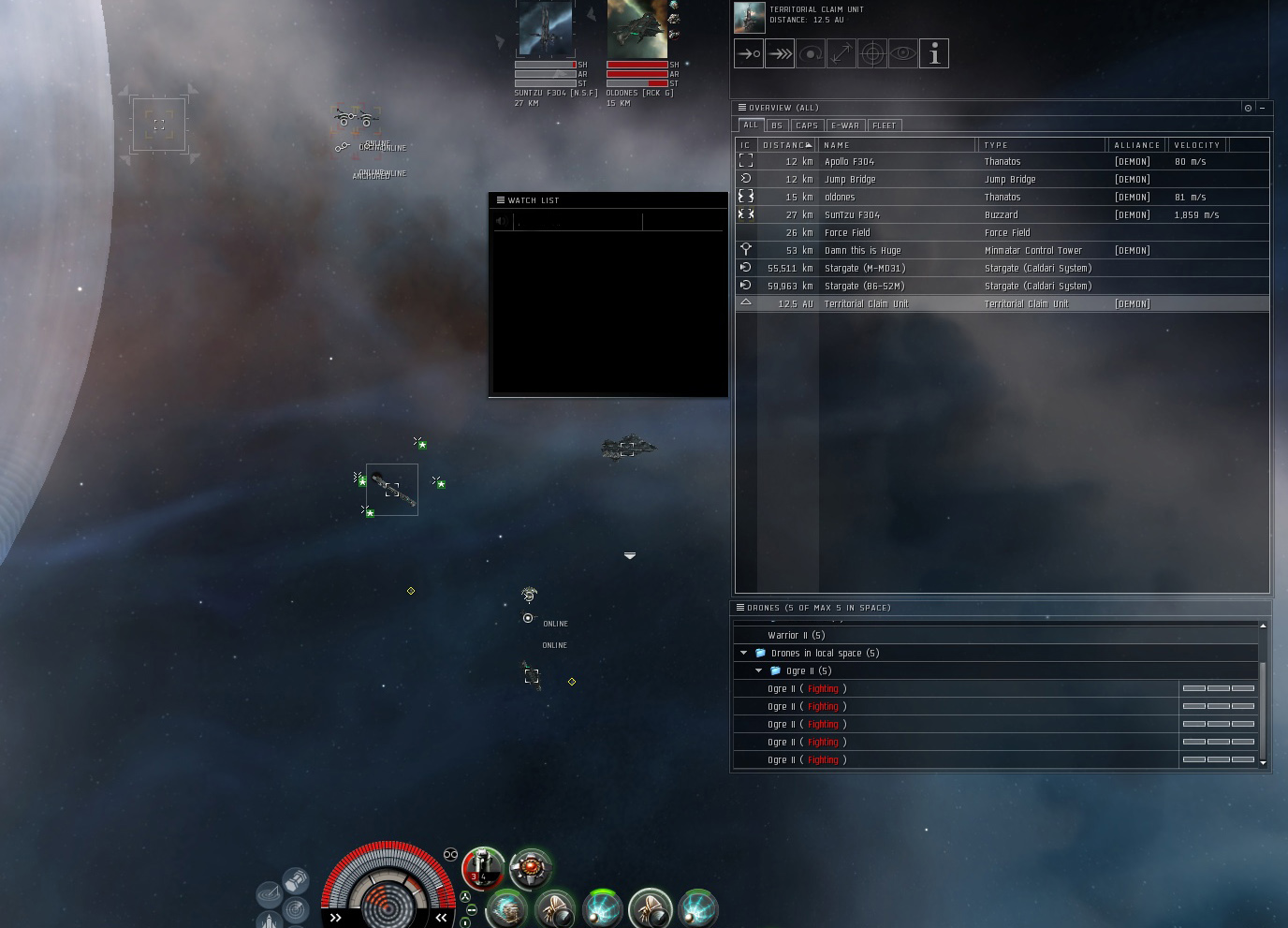This screenshot has width=1288, height=928.
Task: Select Apollo F304 in the overview list
Action: pos(850,162)
